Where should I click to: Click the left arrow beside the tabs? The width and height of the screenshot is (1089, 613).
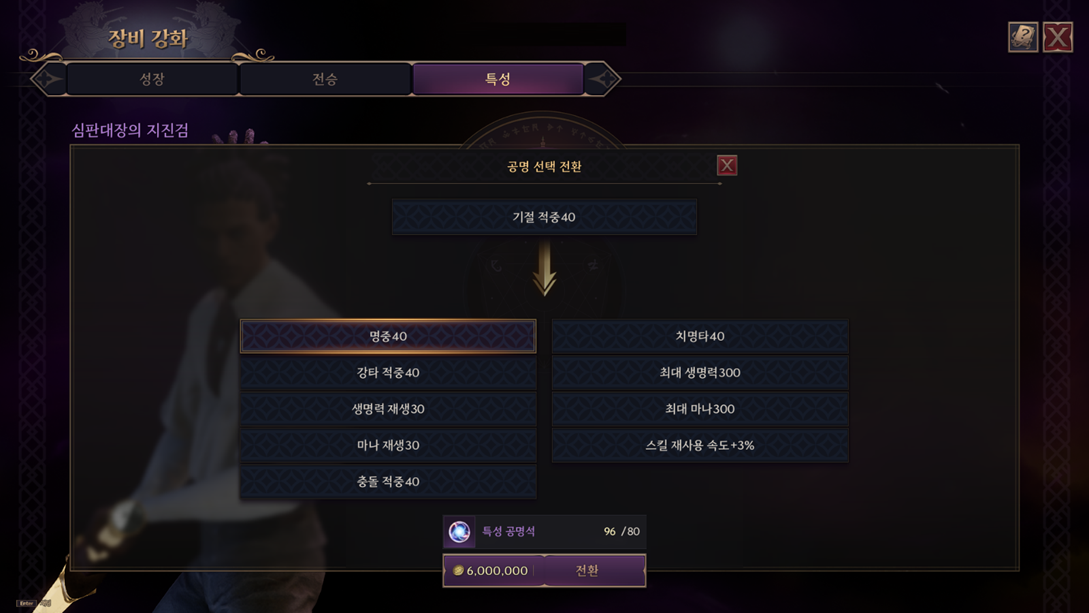click(48, 79)
